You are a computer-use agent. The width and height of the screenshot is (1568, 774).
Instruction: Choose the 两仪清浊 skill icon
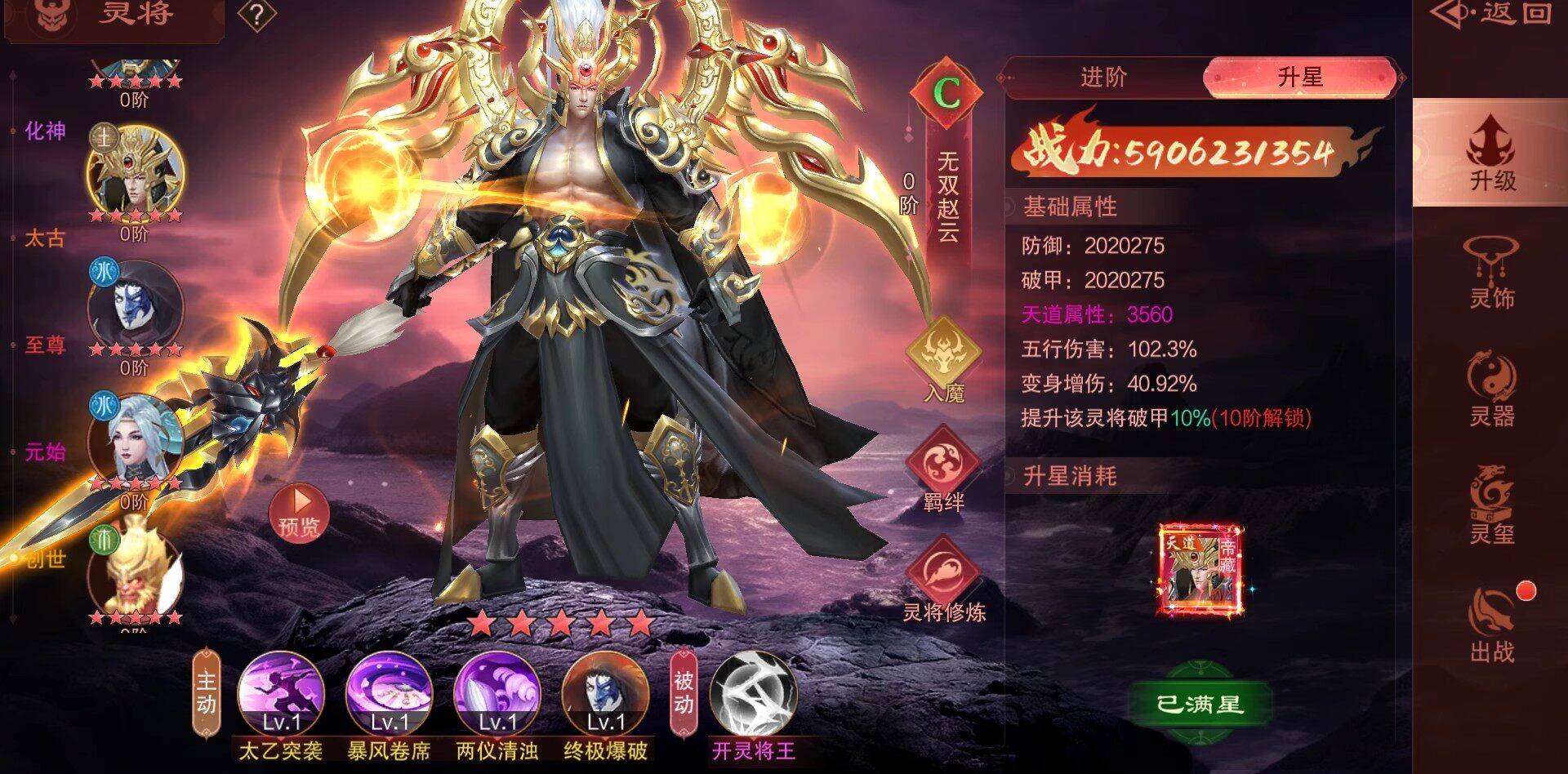coord(497,694)
